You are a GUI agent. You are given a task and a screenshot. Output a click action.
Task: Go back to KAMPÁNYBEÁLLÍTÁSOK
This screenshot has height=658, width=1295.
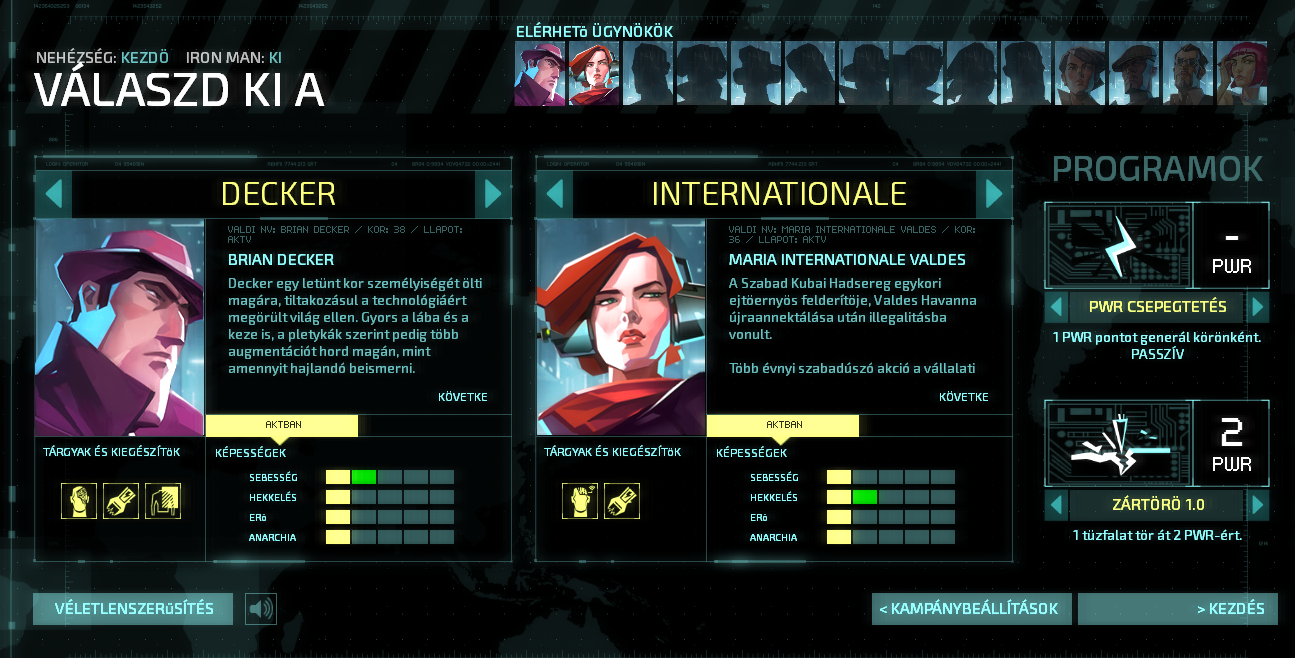pyautogui.click(x=971, y=609)
